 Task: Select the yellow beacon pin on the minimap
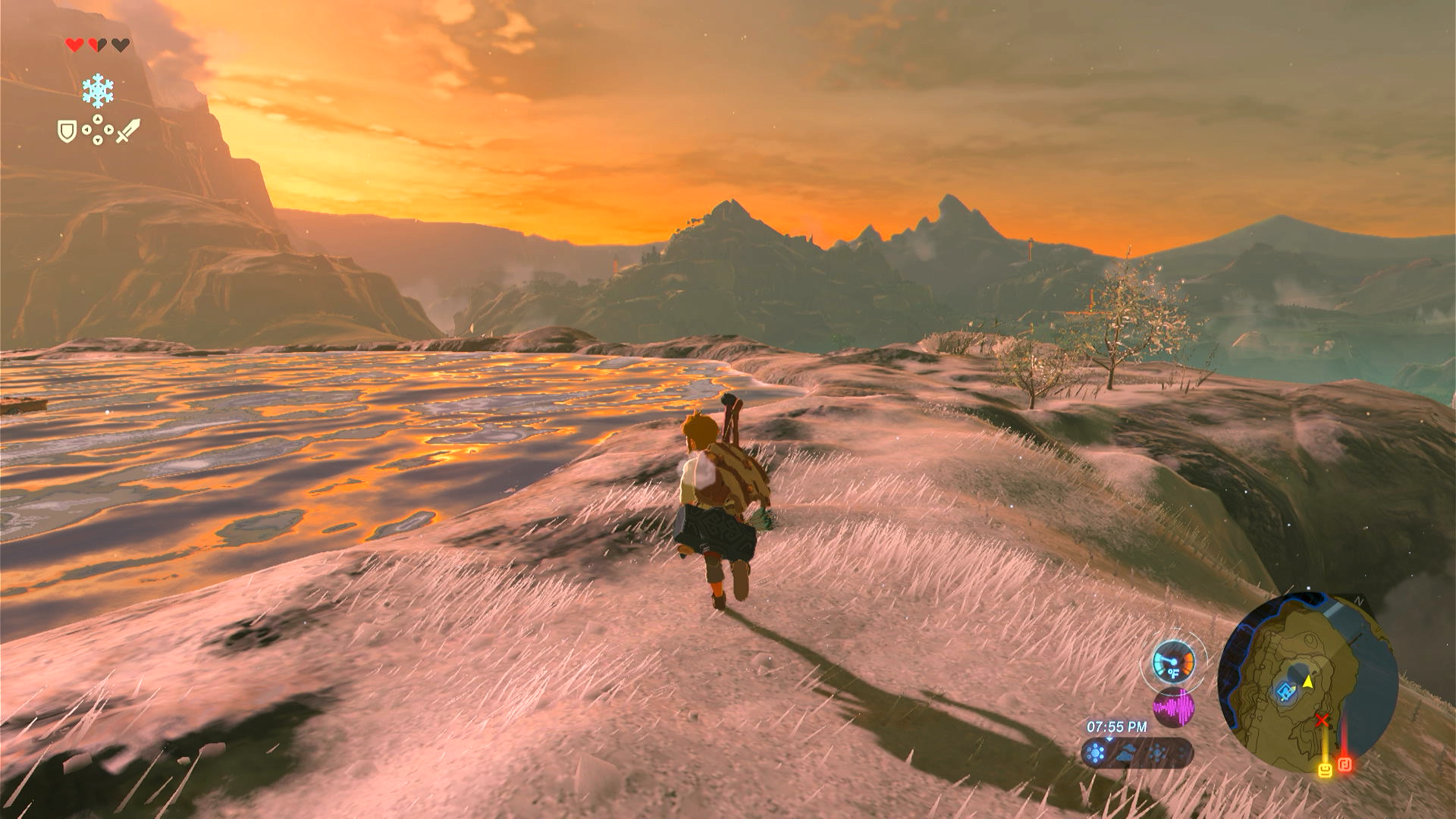(x=1325, y=770)
